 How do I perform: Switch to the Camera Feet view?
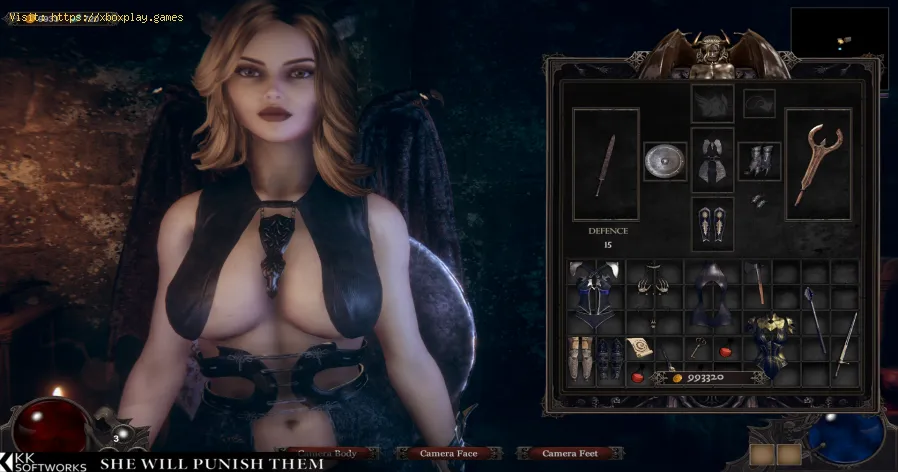(570, 454)
